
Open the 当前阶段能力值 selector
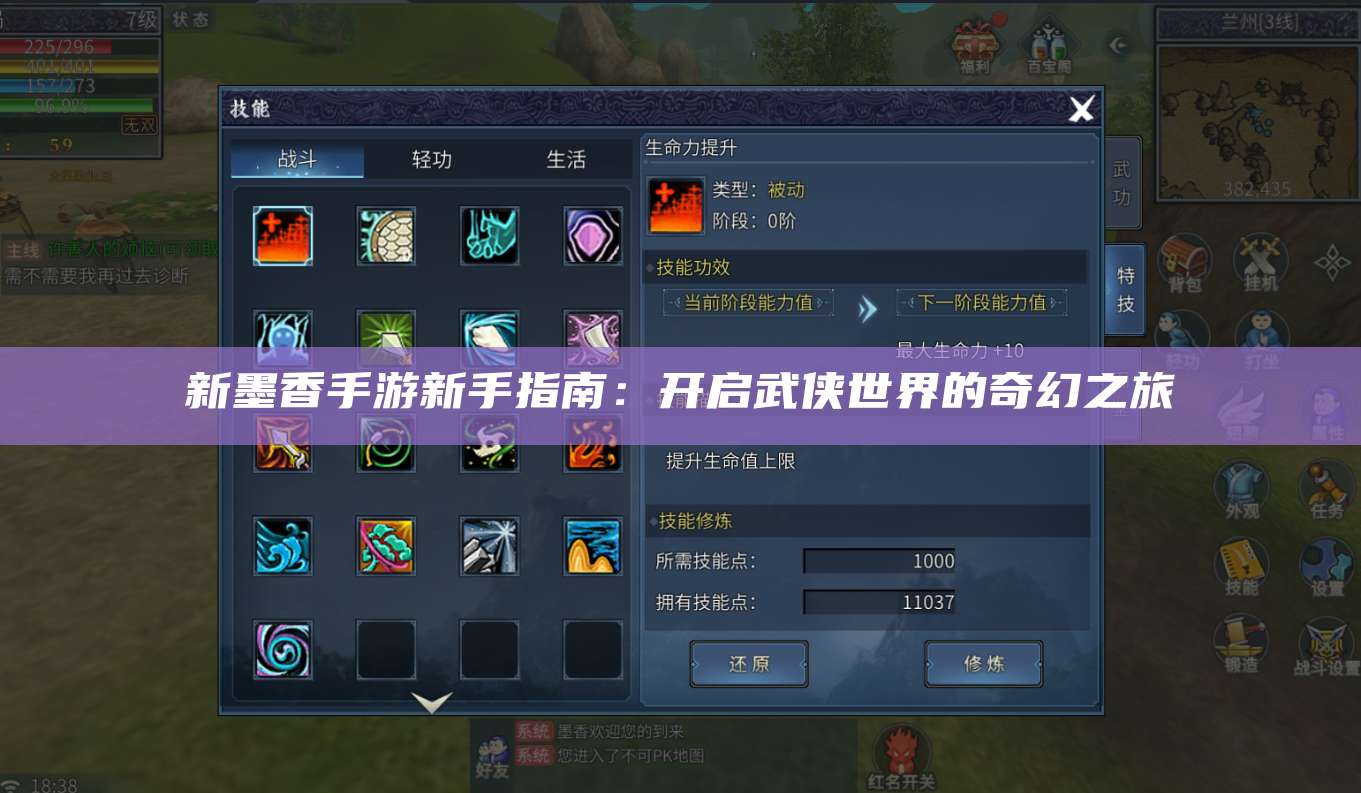click(747, 302)
